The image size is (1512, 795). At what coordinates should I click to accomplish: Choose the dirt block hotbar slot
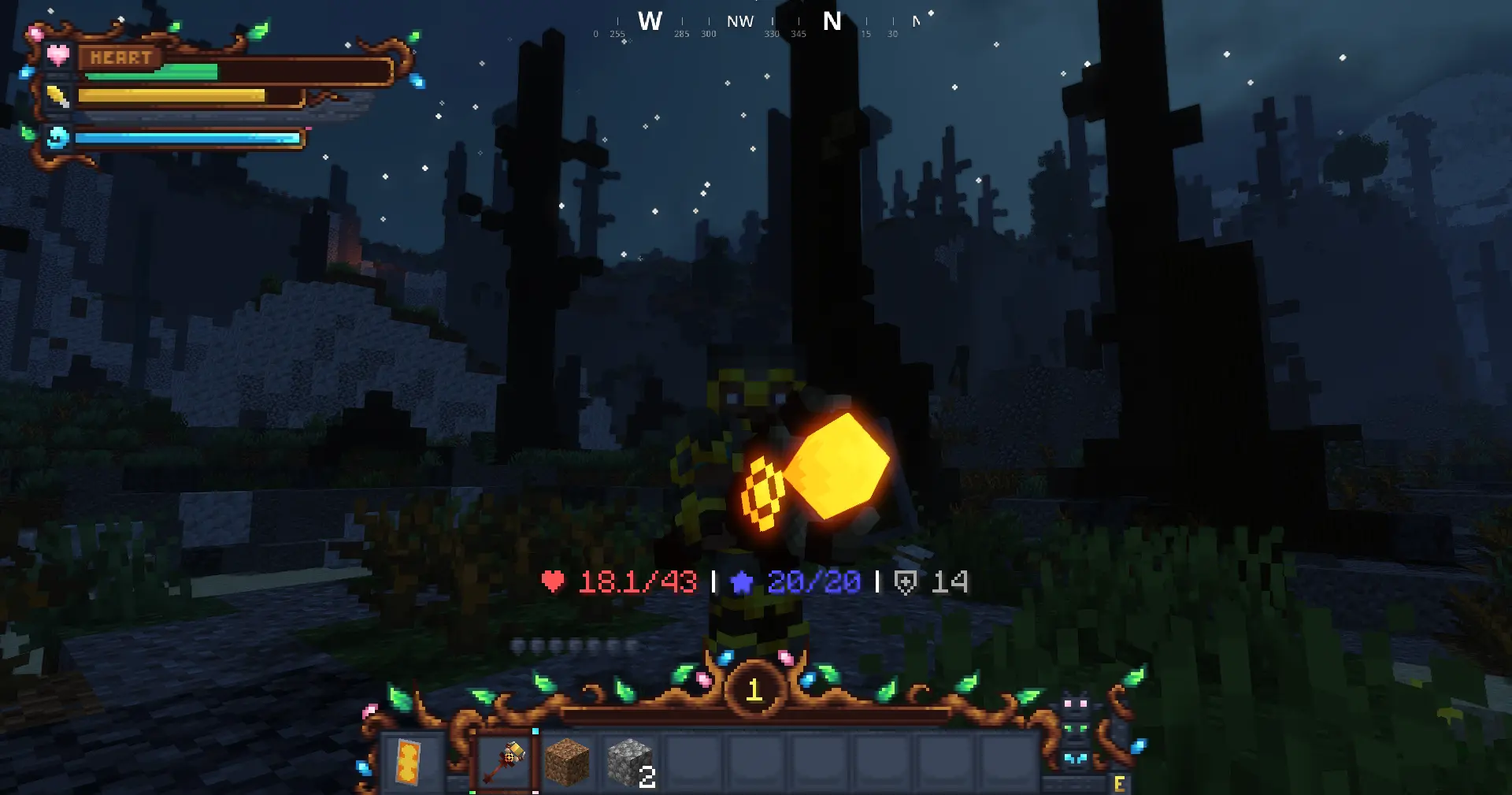(567, 762)
